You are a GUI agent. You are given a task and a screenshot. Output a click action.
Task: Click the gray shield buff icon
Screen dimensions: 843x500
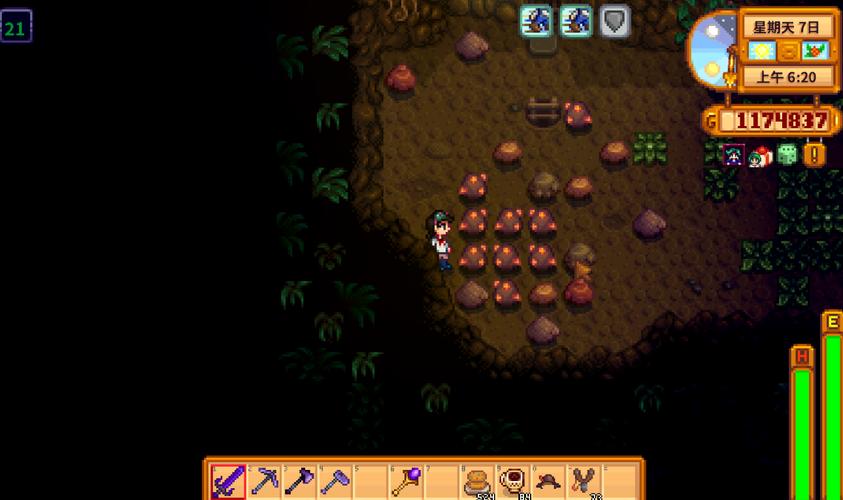coord(615,21)
